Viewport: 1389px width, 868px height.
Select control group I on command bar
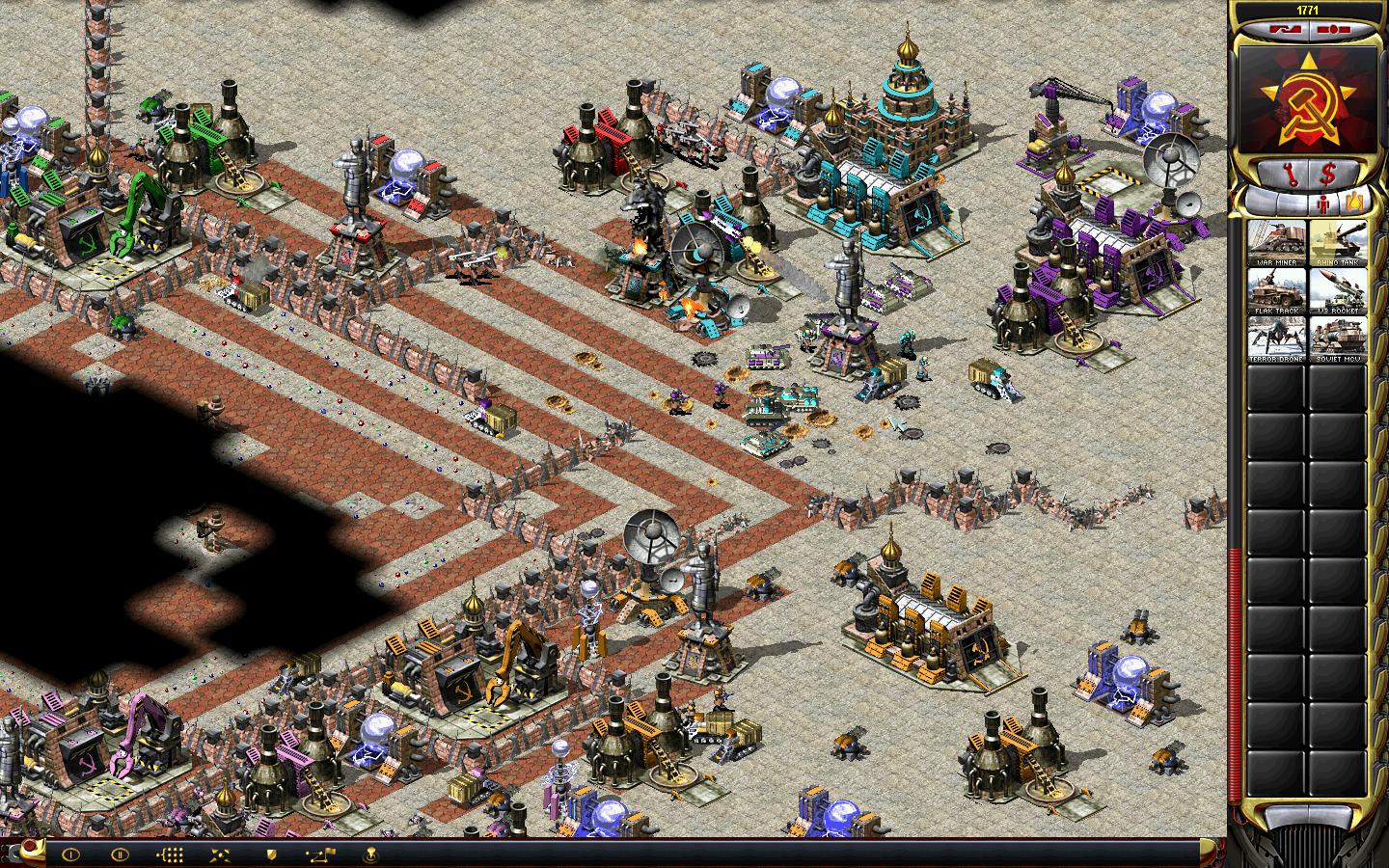point(69,854)
